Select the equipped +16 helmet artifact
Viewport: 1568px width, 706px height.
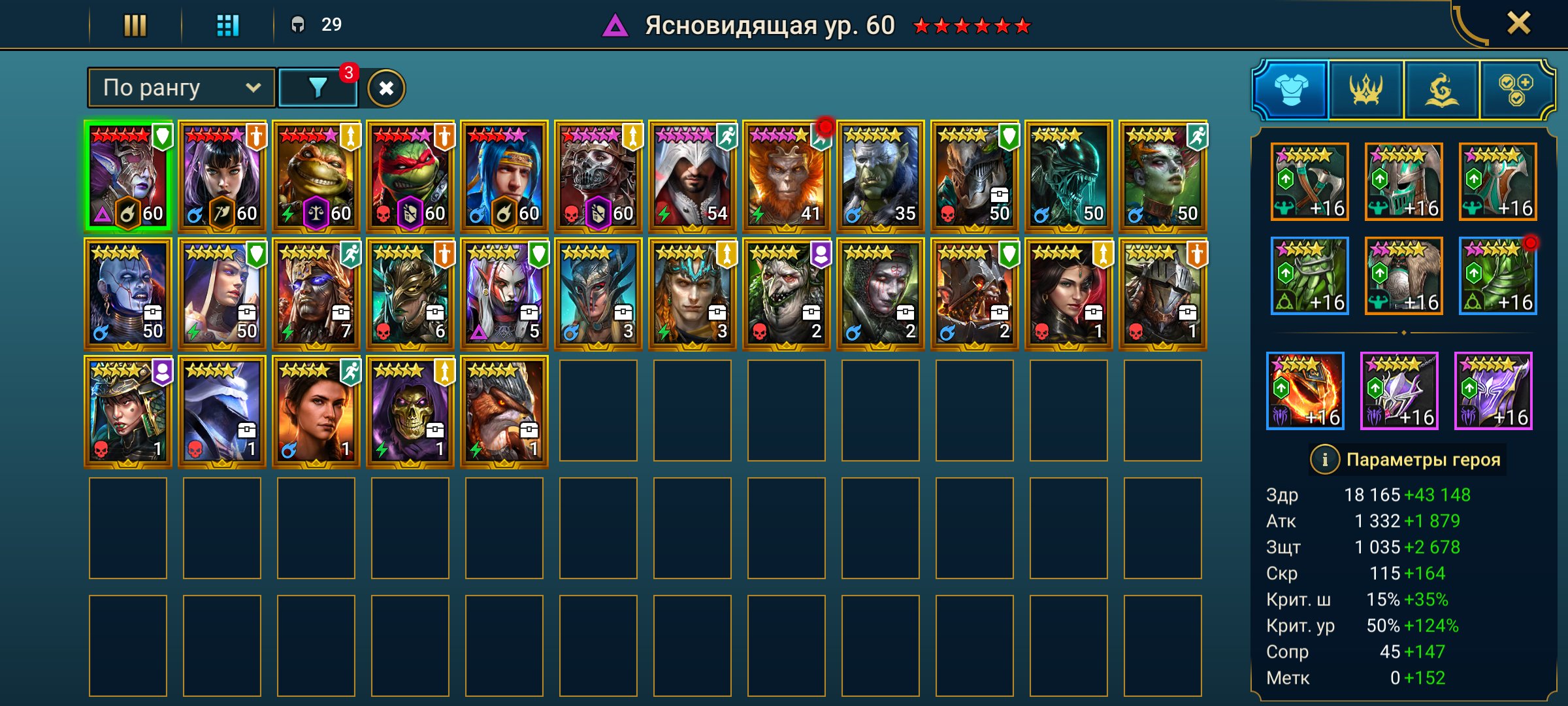click(1404, 181)
